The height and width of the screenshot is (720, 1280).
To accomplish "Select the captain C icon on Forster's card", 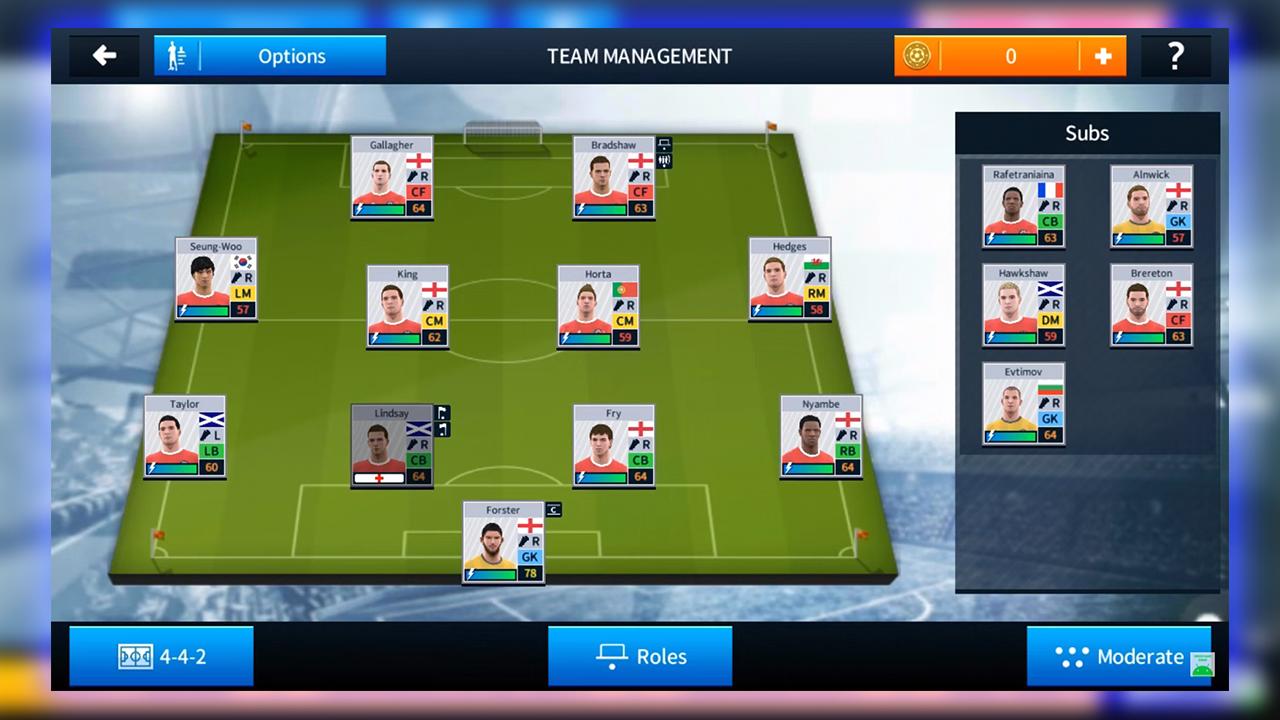I will pyautogui.click(x=551, y=510).
